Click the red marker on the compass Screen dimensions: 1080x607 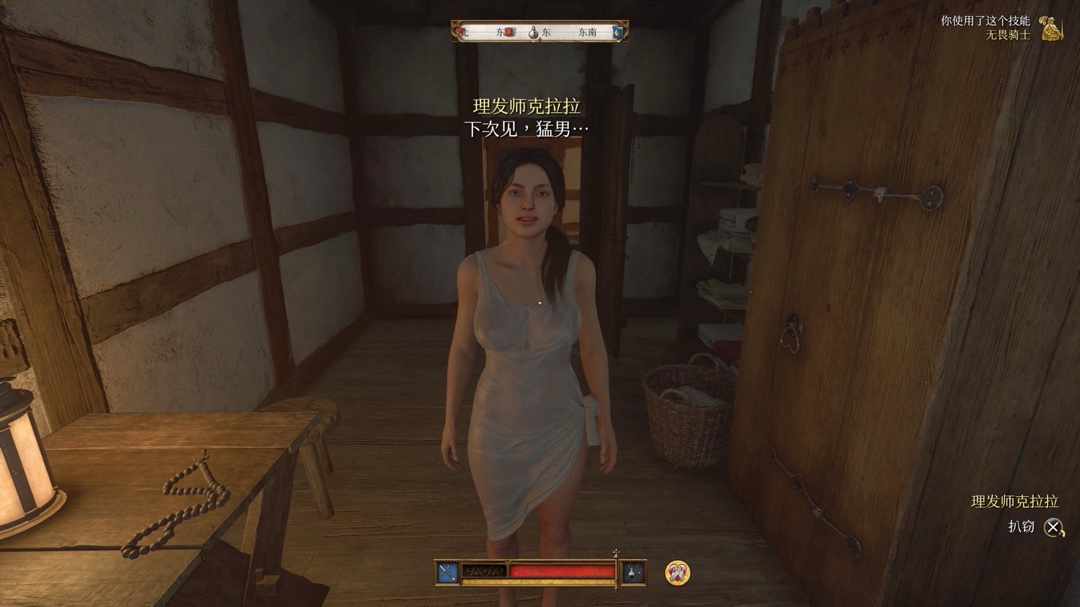point(508,32)
